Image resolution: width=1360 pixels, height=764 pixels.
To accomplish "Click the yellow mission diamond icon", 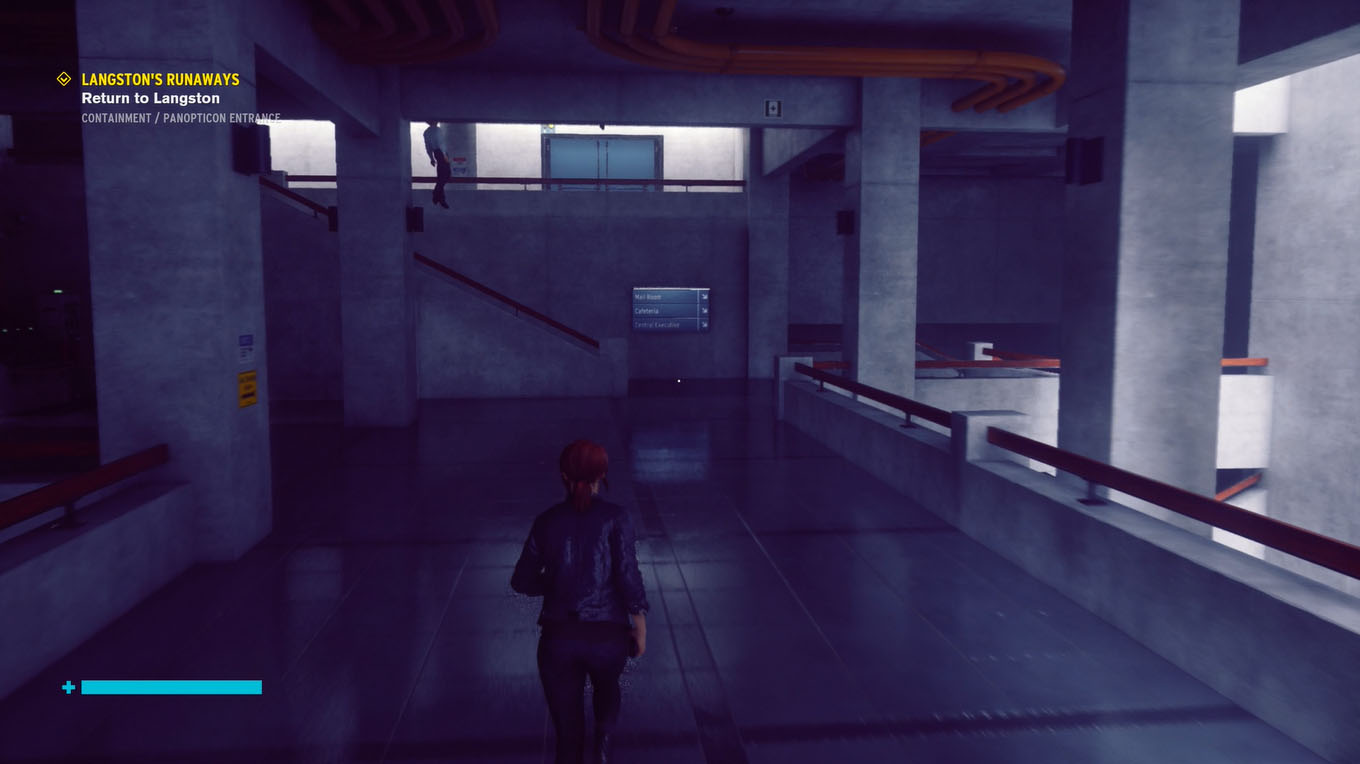I will pos(63,80).
